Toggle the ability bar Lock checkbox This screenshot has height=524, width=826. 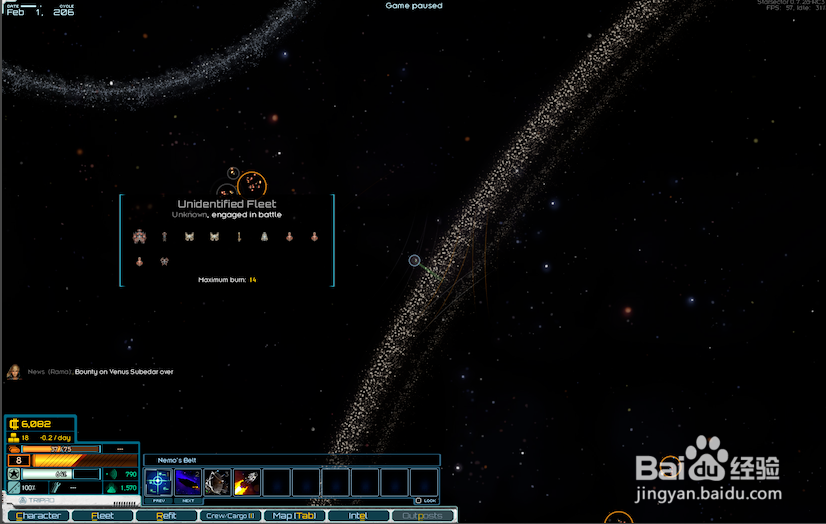tap(418, 500)
